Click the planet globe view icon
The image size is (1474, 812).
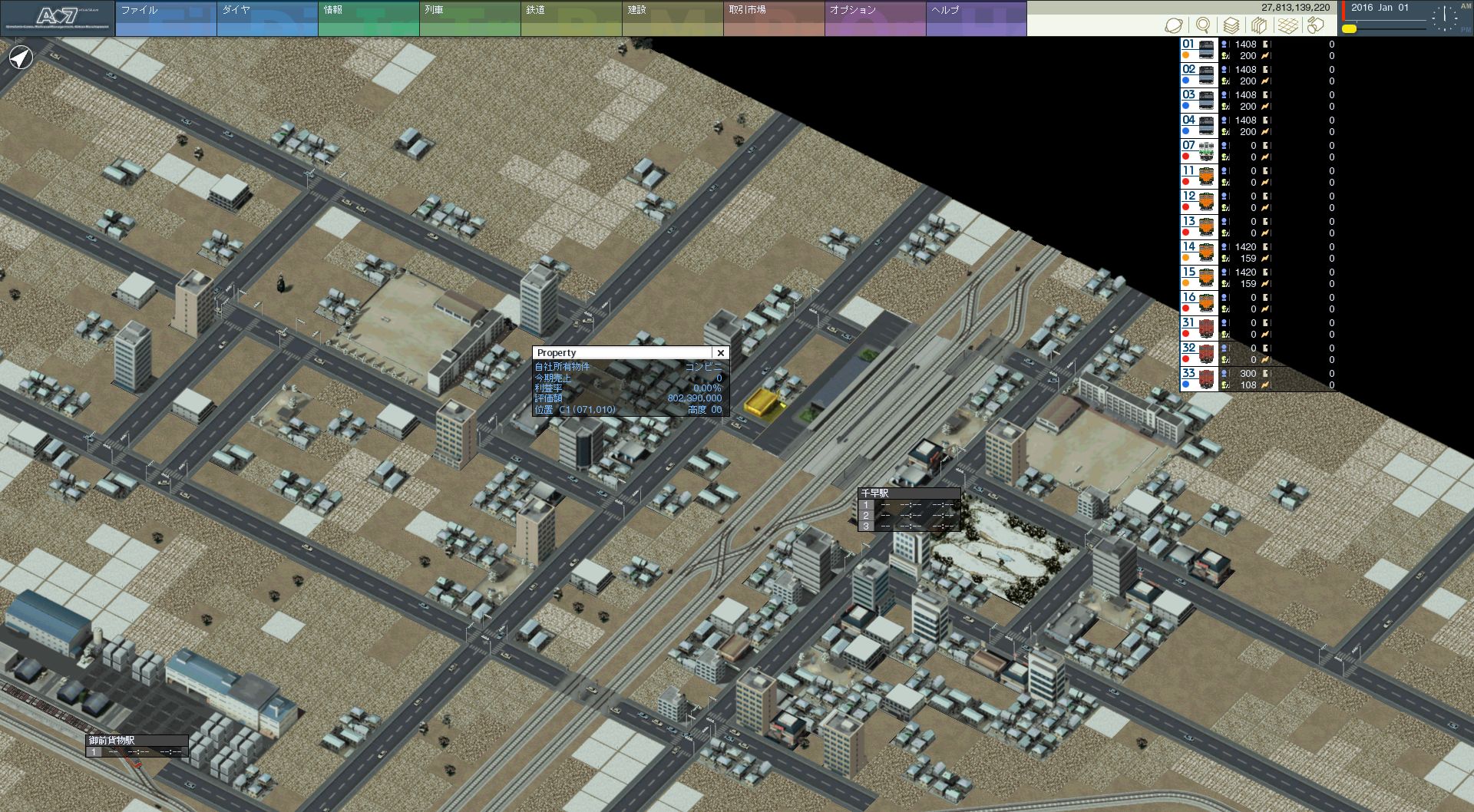click(x=1174, y=25)
